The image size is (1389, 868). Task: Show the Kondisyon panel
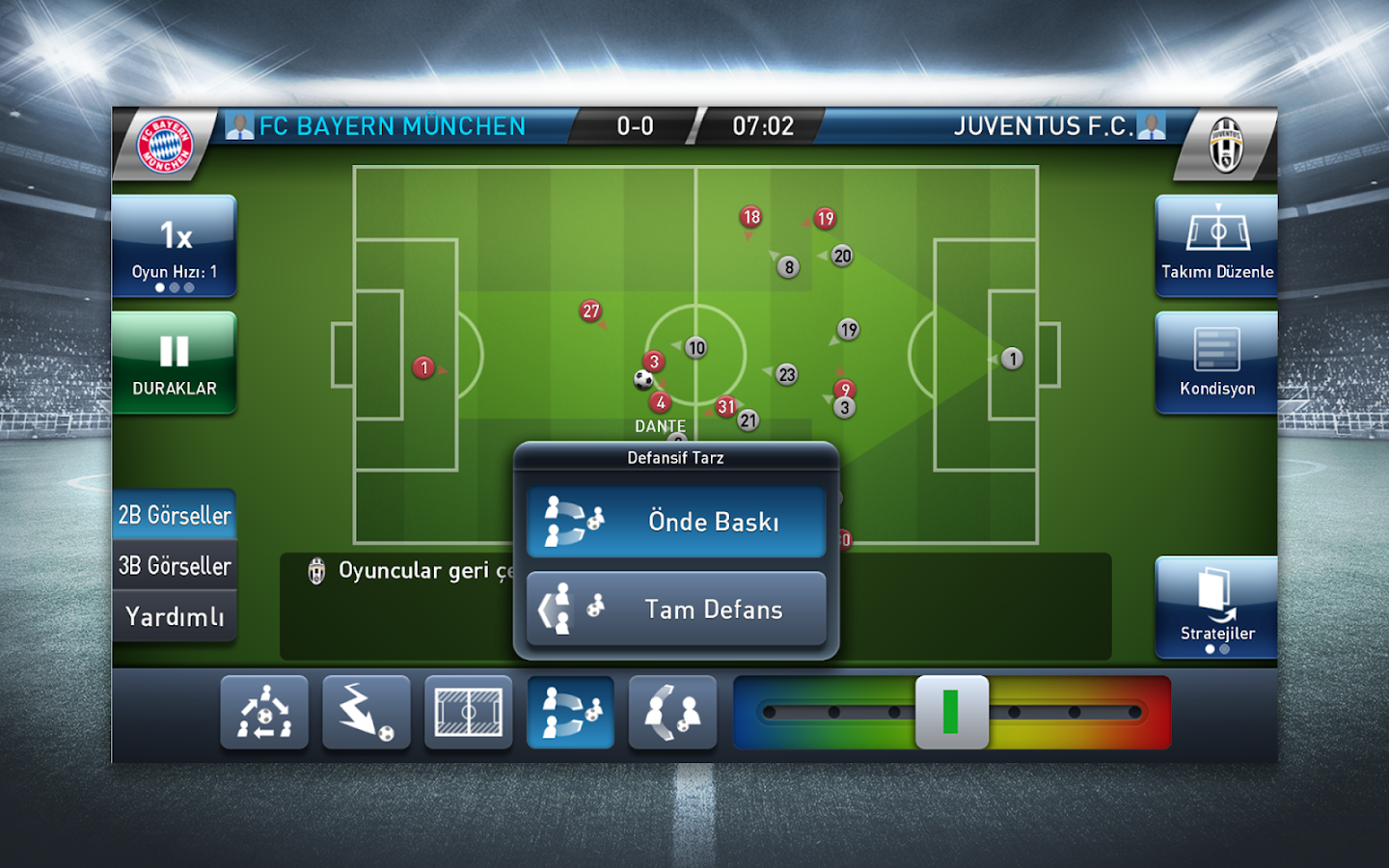[1216, 364]
